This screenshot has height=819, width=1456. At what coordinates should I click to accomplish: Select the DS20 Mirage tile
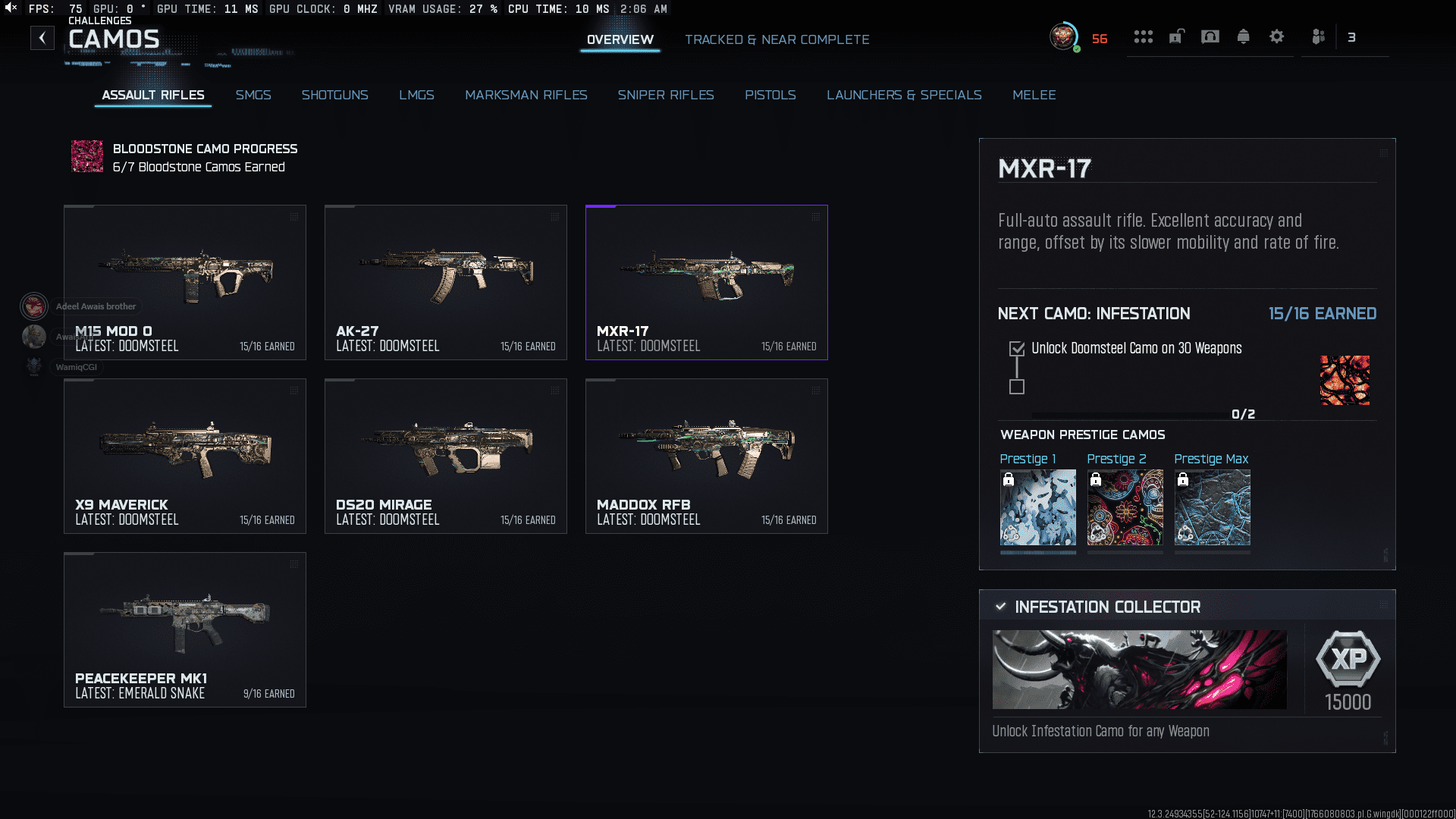(x=446, y=456)
